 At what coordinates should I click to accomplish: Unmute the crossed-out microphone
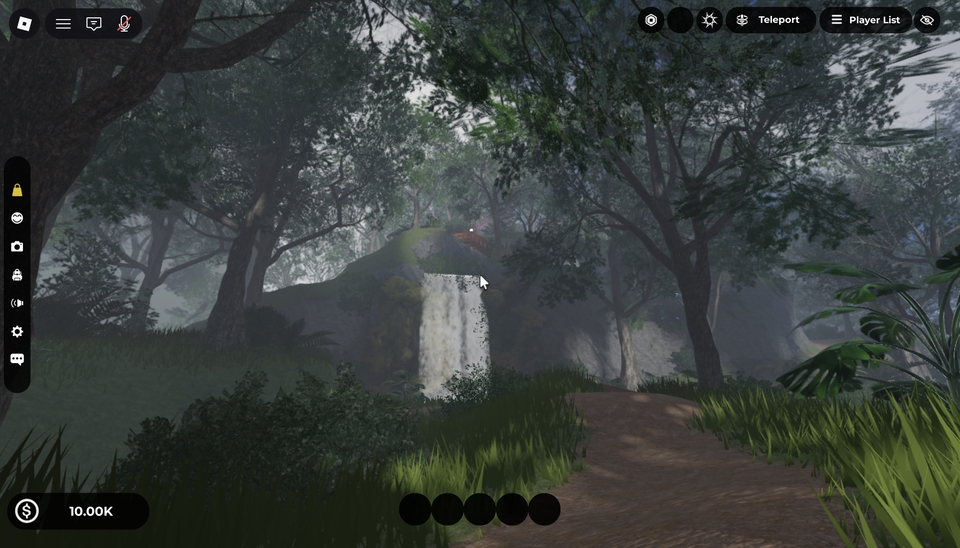pyautogui.click(x=124, y=23)
